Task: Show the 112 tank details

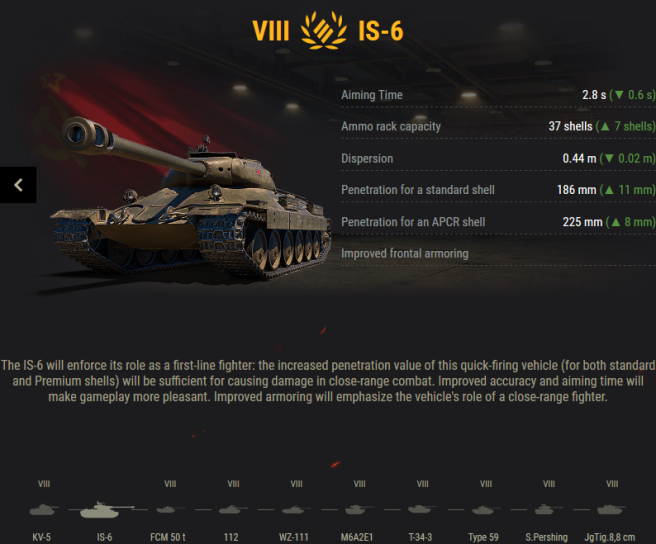Action: pos(233,509)
